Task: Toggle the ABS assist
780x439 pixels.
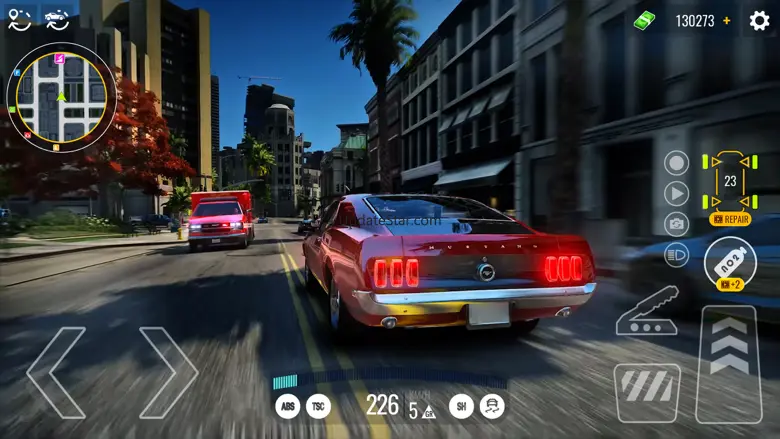Action: click(x=288, y=405)
